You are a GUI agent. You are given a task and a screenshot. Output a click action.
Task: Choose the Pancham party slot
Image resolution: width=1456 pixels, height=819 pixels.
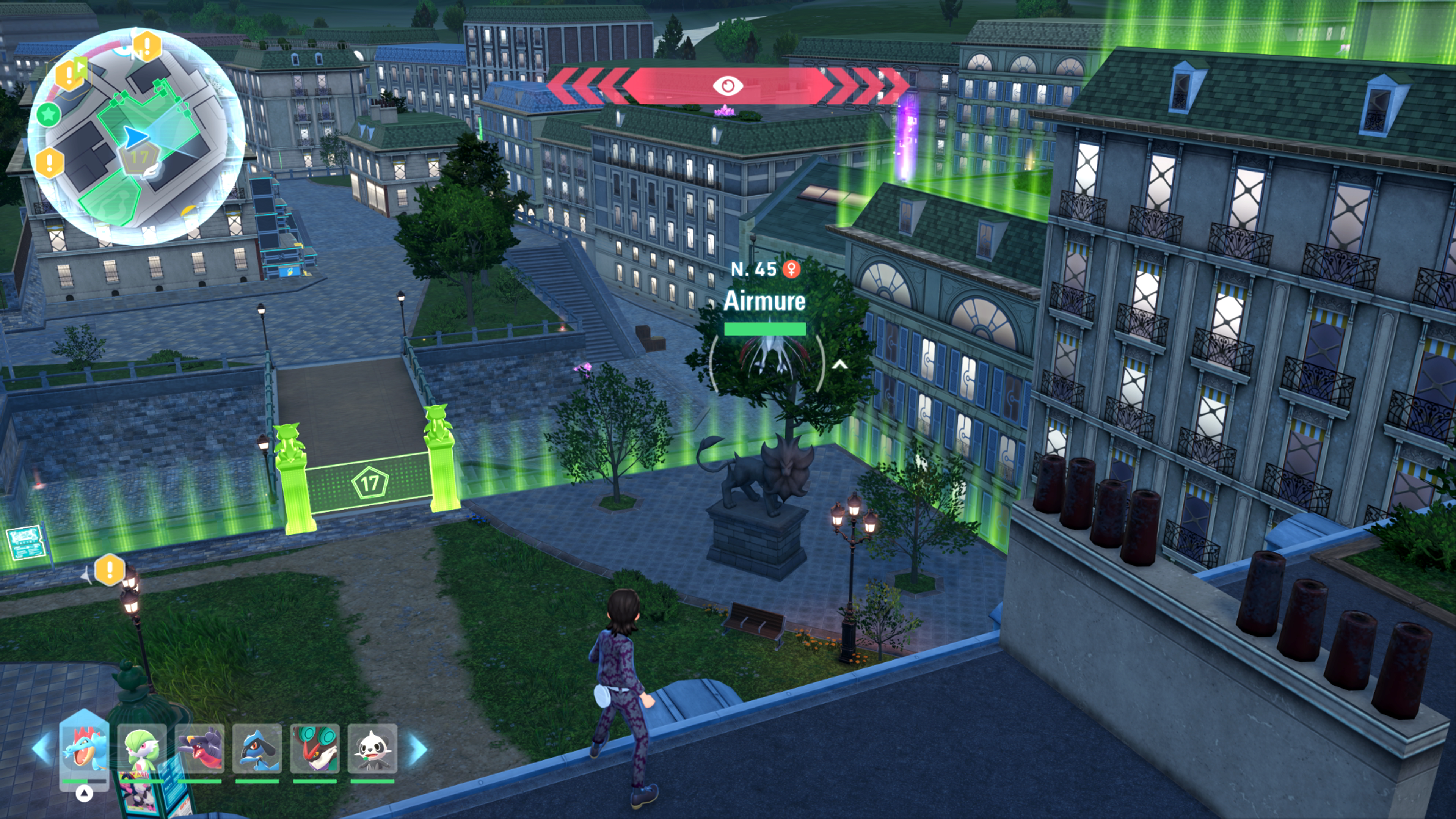[x=372, y=748]
